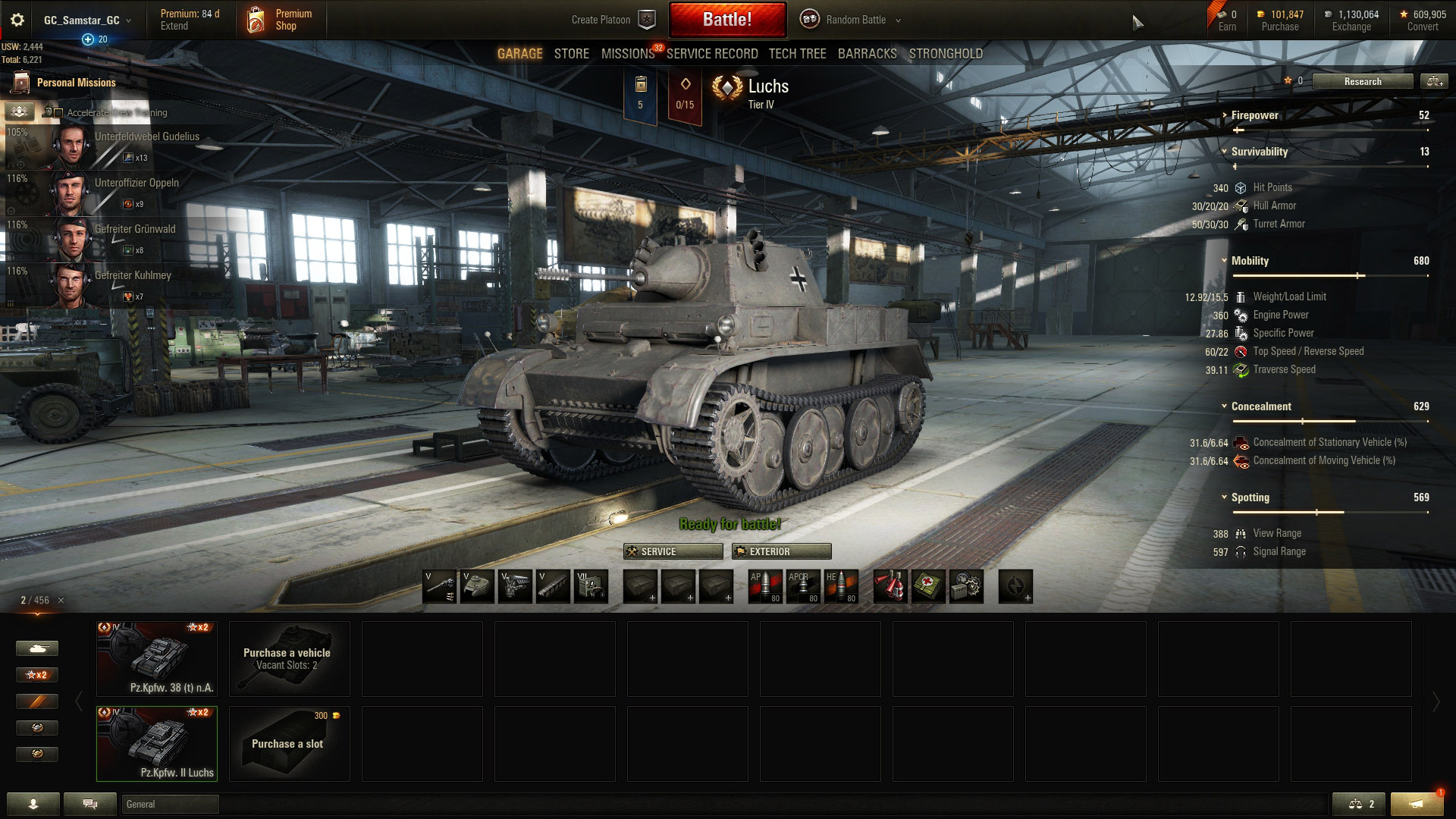Select the Pz.Kpfw. 38 (t) n.A. vehicle

coord(157,659)
